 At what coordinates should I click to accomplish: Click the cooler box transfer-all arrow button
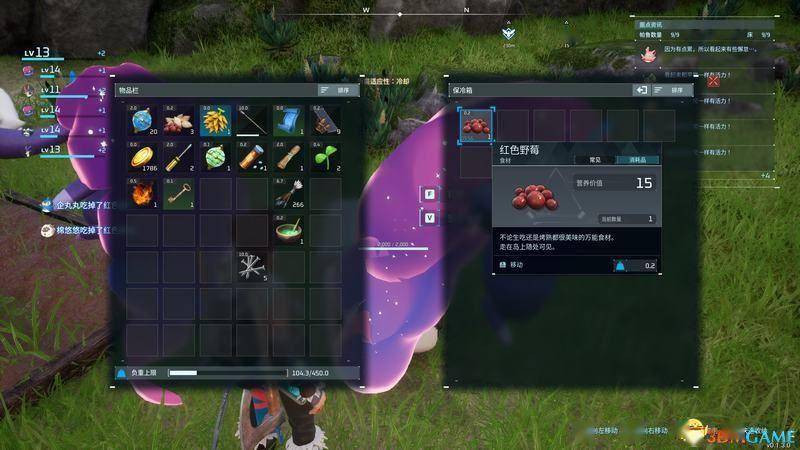pyautogui.click(x=641, y=90)
